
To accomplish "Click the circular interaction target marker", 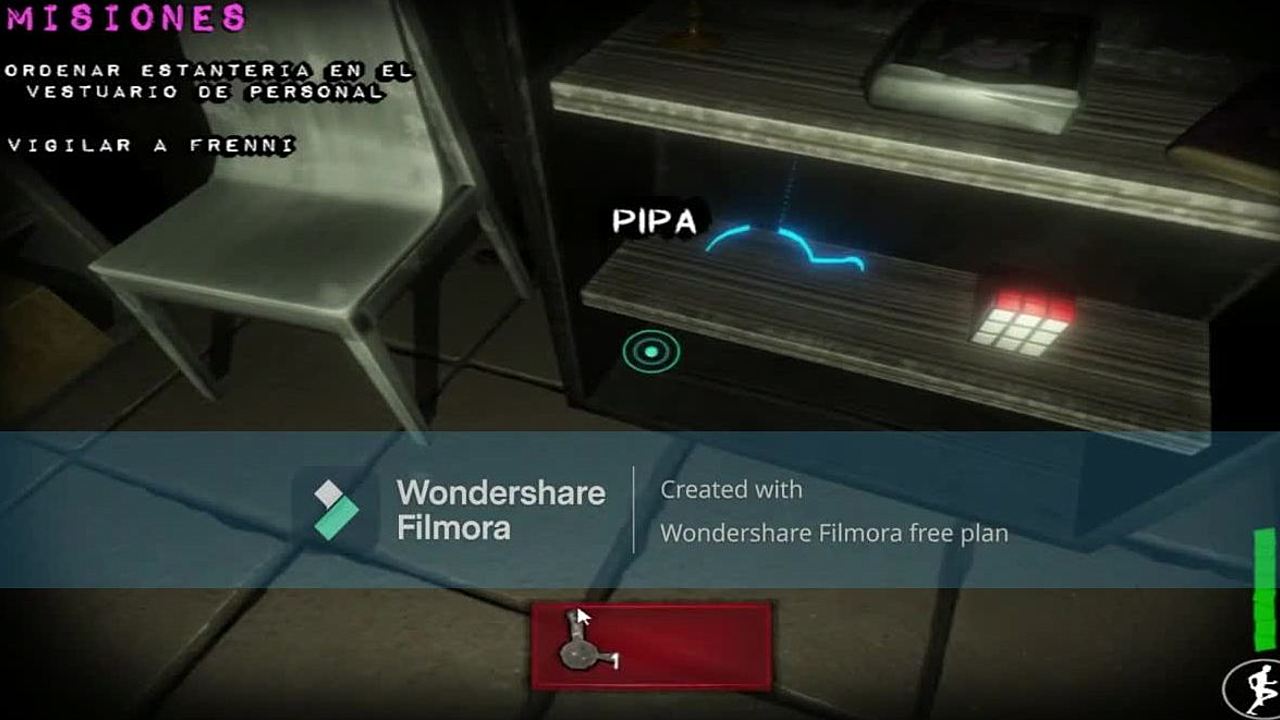I will pyautogui.click(x=651, y=351).
